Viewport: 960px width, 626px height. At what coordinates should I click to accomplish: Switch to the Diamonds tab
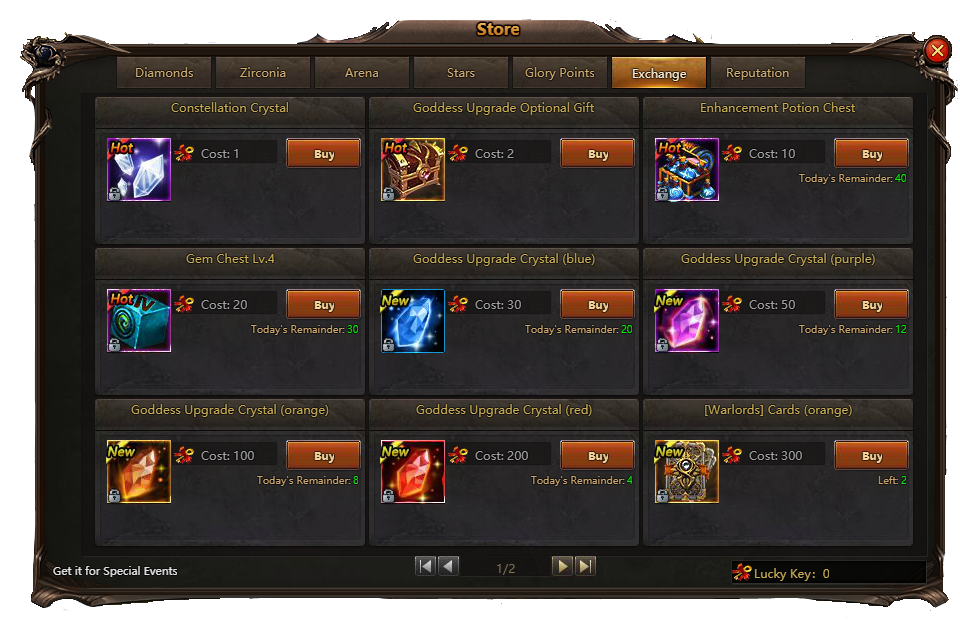(x=164, y=73)
